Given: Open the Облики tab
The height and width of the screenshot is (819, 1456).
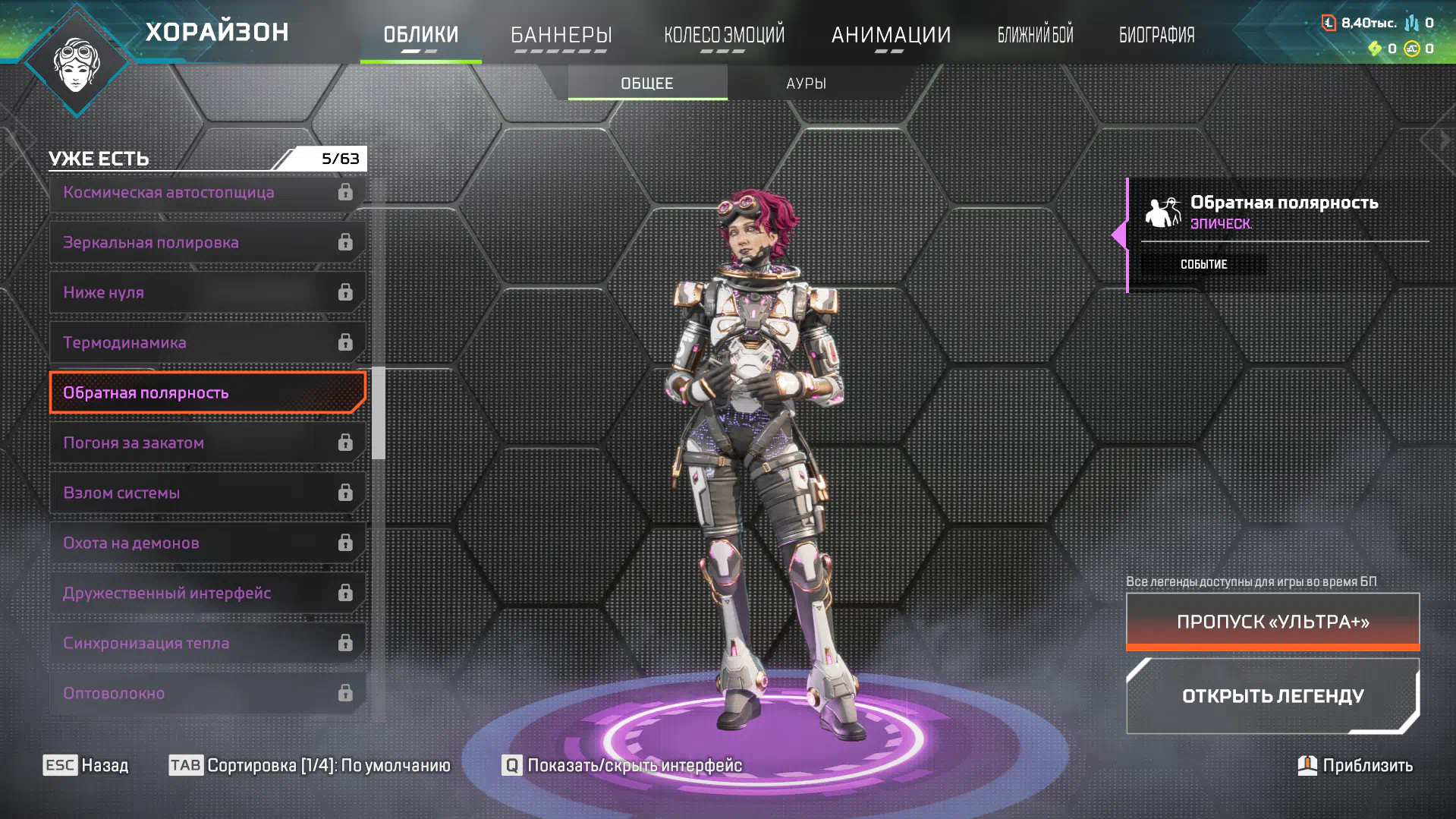Looking at the screenshot, I should coord(420,35).
